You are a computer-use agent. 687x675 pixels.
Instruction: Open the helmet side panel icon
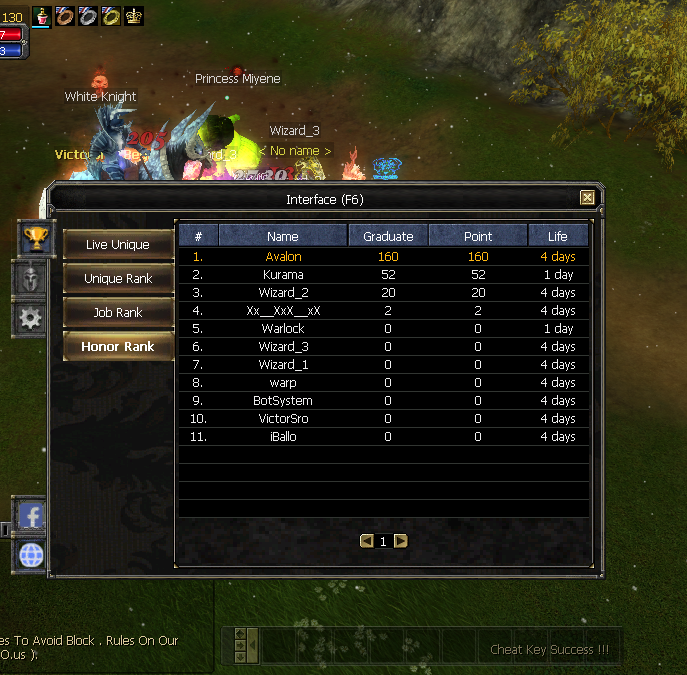(x=31, y=279)
